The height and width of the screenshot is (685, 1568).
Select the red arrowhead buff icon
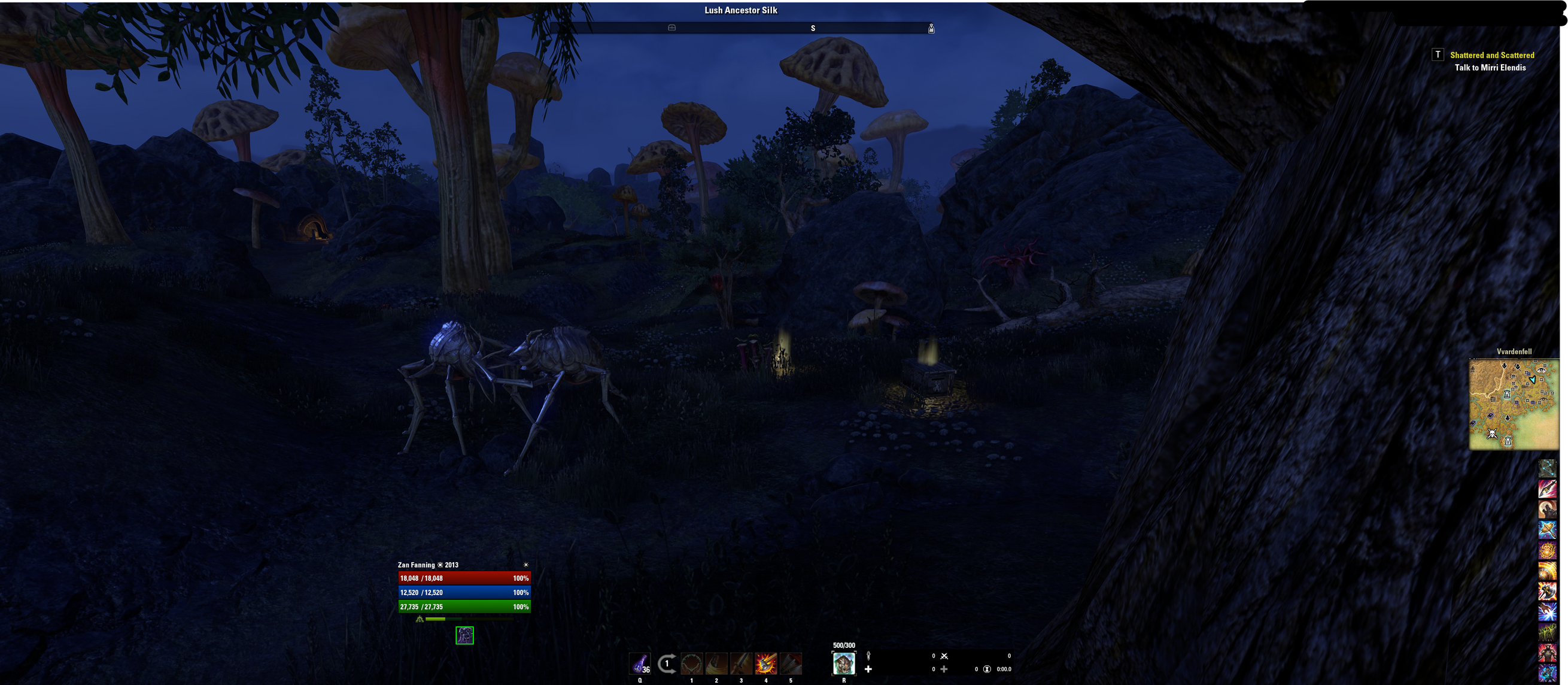click(x=1546, y=489)
